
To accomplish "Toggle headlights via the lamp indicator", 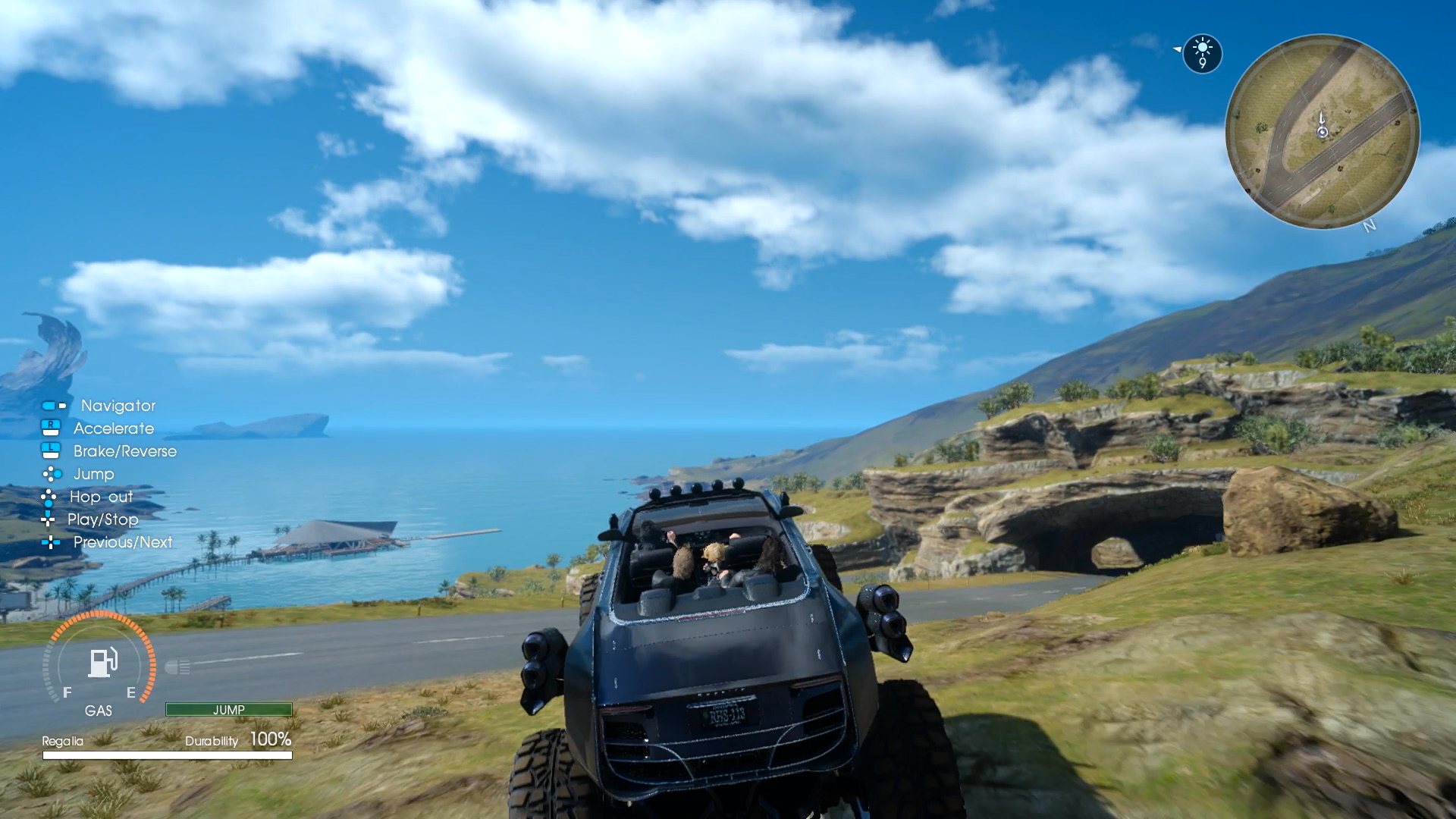I will pyautogui.click(x=179, y=667).
